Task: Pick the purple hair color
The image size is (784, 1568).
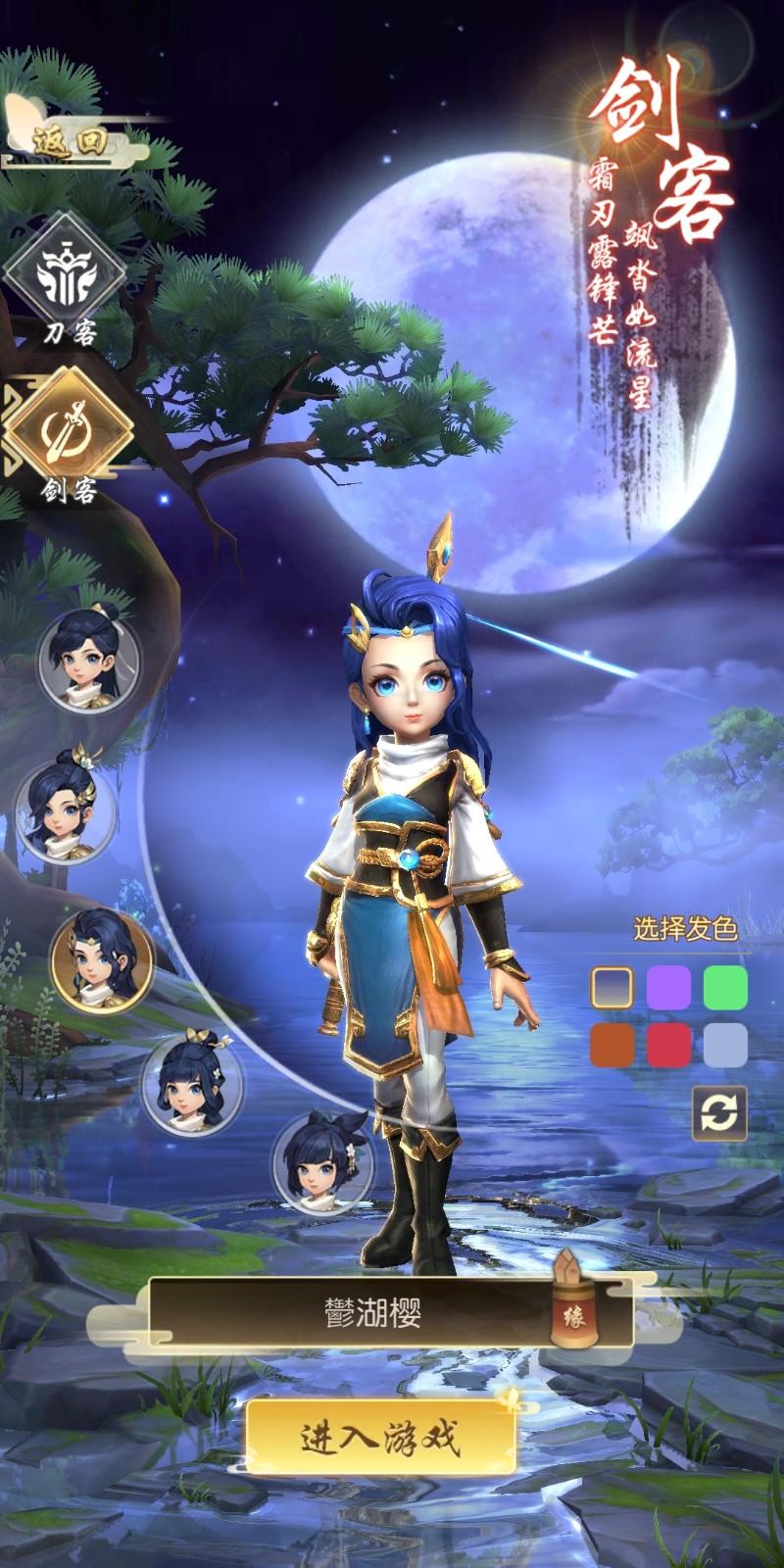Action: [x=668, y=987]
